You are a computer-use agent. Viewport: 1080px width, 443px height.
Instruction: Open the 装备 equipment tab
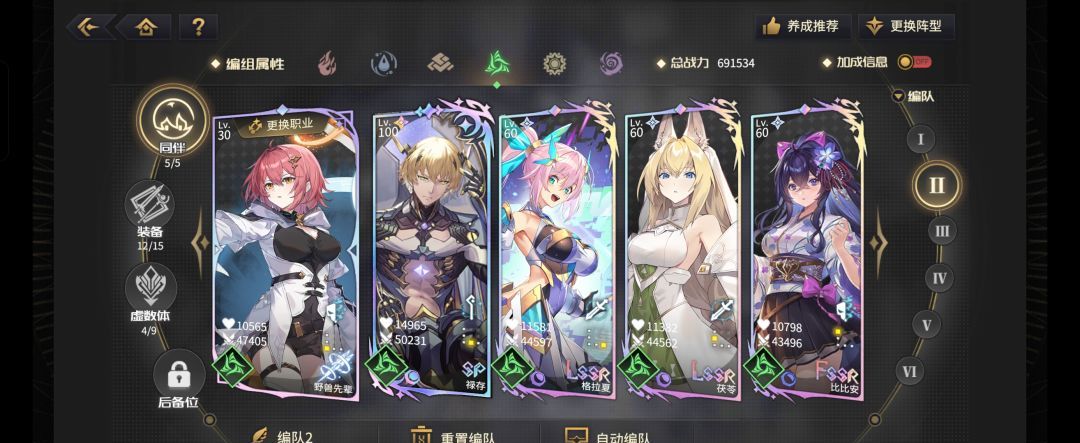click(150, 210)
